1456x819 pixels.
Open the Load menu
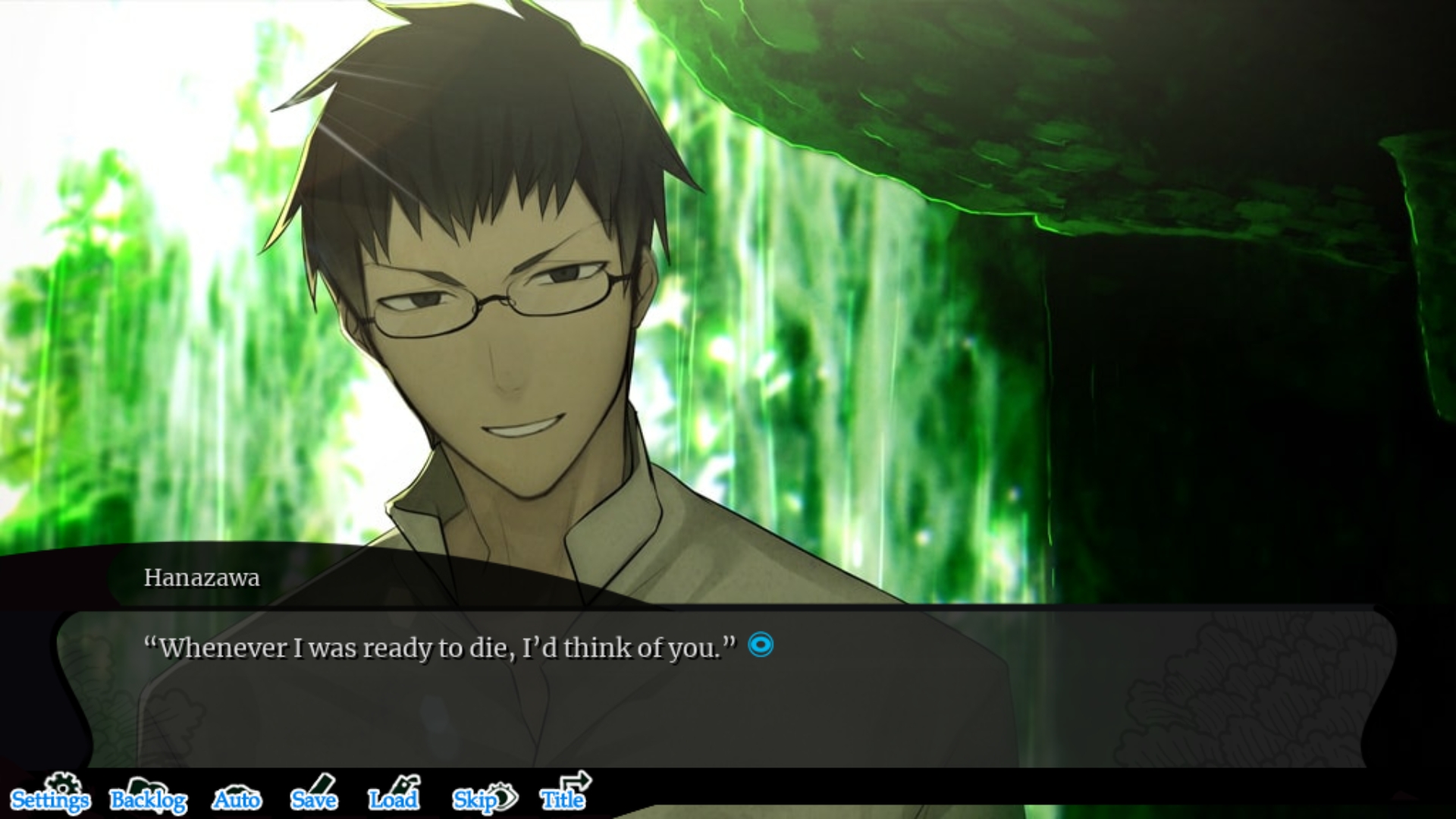pyautogui.click(x=394, y=799)
